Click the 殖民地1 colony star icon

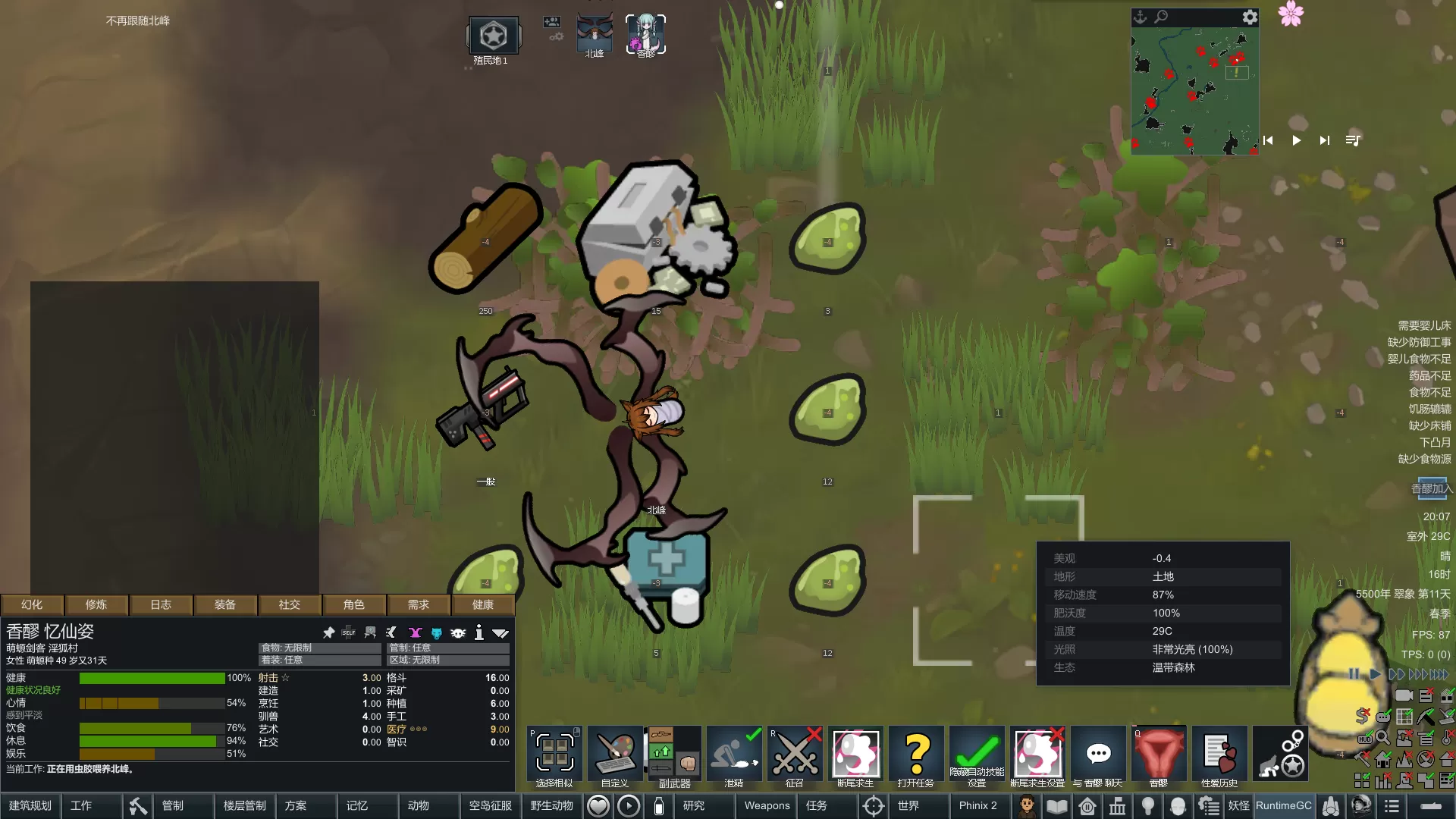[493, 36]
